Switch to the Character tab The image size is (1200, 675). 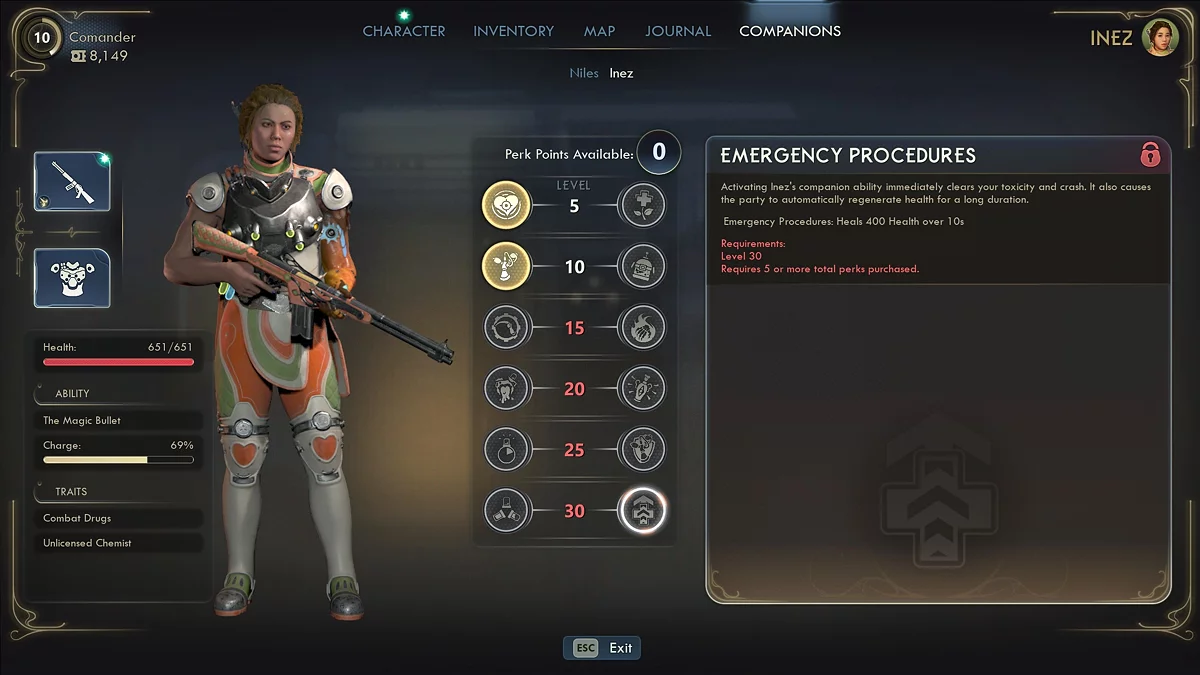(404, 31)
